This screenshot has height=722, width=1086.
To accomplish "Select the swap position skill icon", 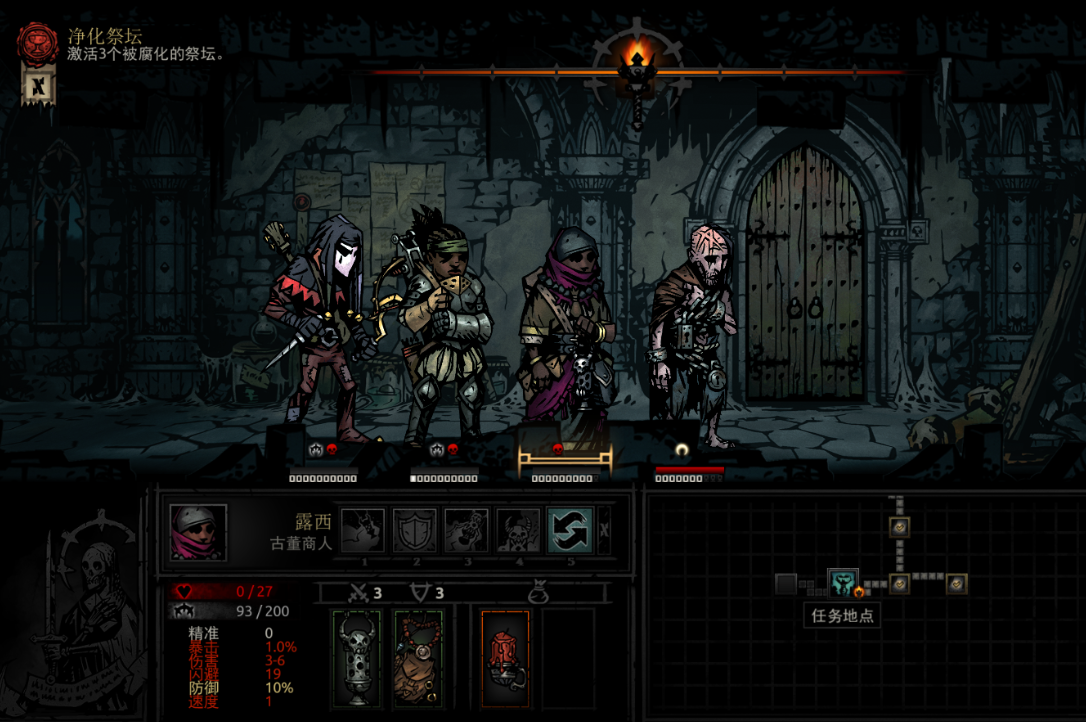I will coord(570,530).
